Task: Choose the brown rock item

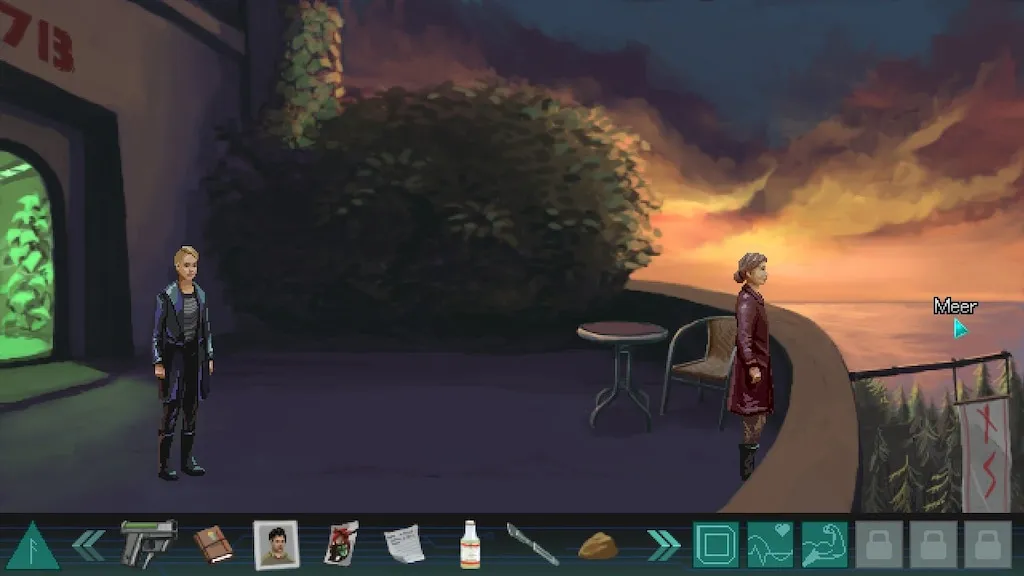Action: pyautogui.click(x=598, y=546)
